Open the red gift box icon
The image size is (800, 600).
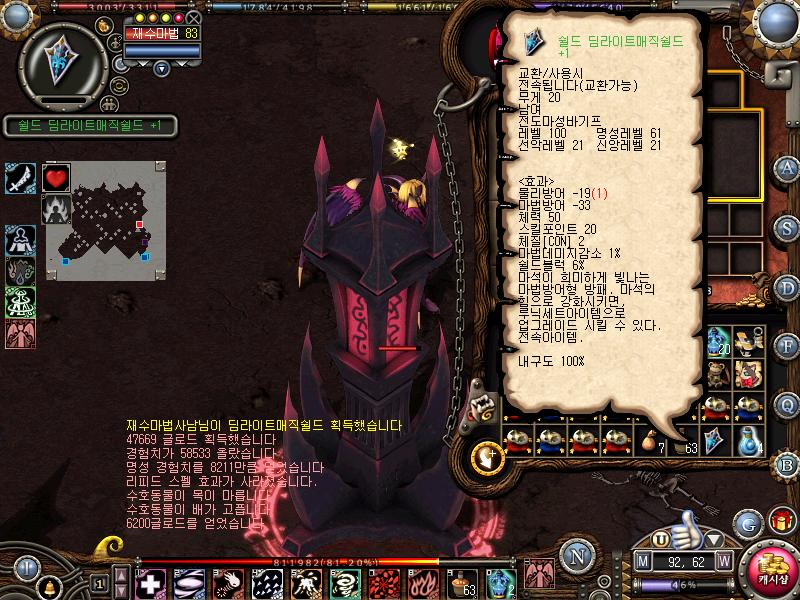781,521
